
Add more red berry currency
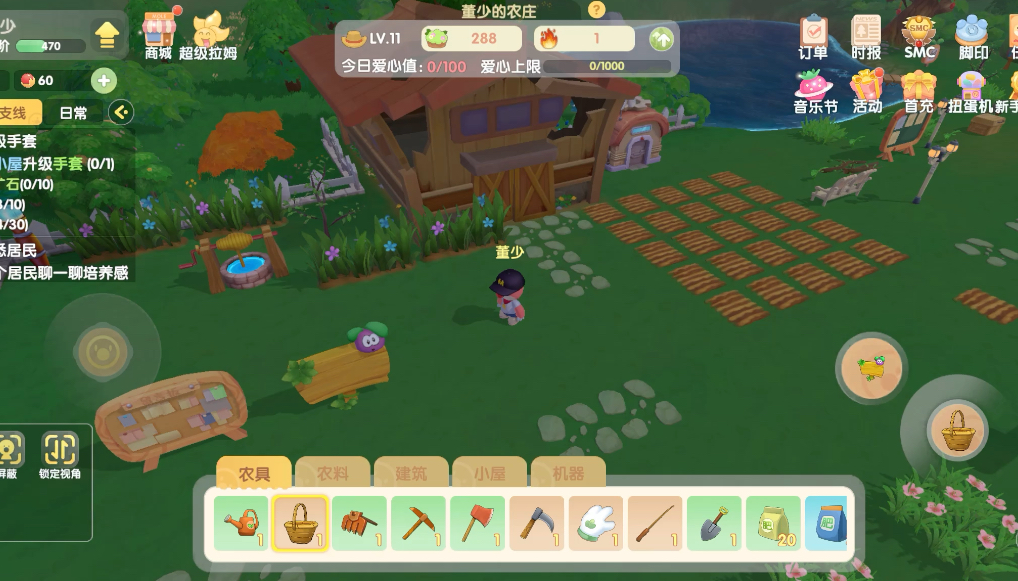click(104, 80)
